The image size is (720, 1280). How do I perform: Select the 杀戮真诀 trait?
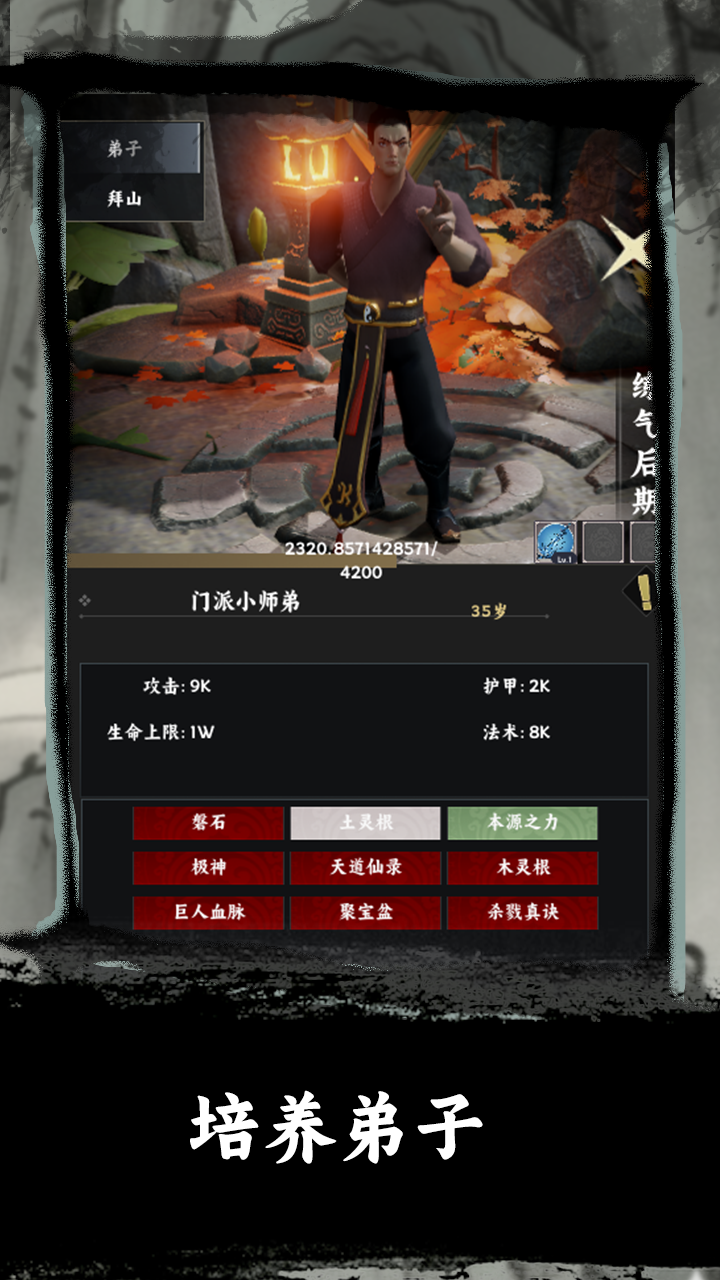522,913
